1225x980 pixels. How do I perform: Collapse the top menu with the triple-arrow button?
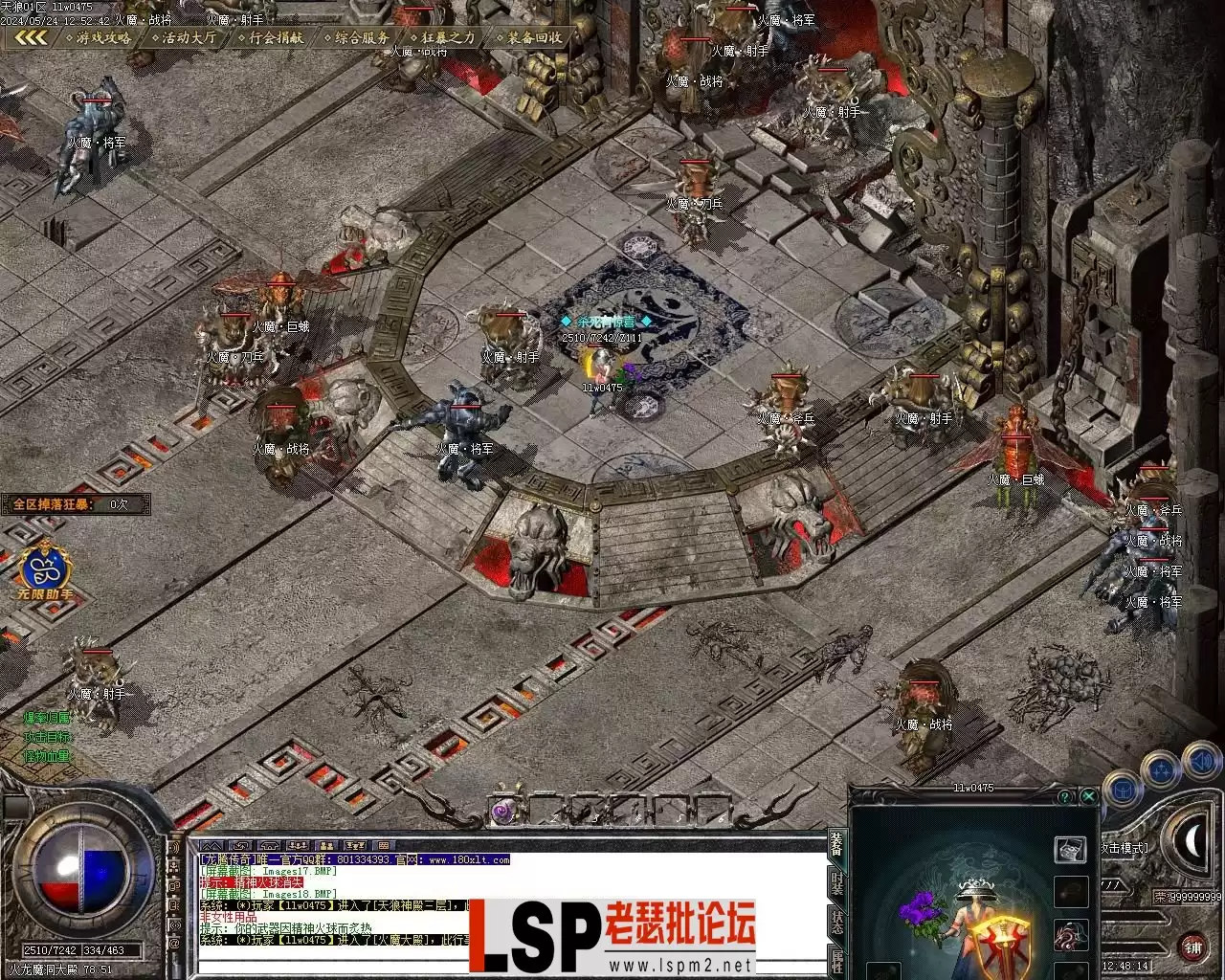[31, 38]
